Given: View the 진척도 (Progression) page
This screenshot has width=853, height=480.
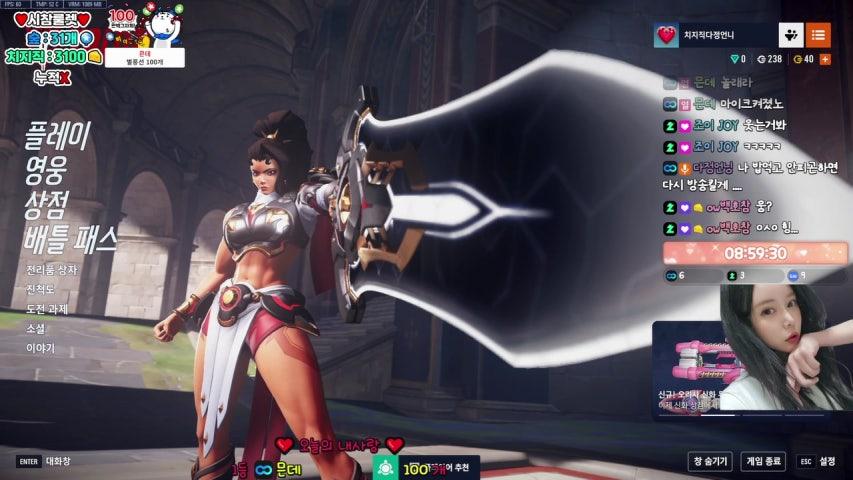Looking at the screenshot, I should (42, 290).
